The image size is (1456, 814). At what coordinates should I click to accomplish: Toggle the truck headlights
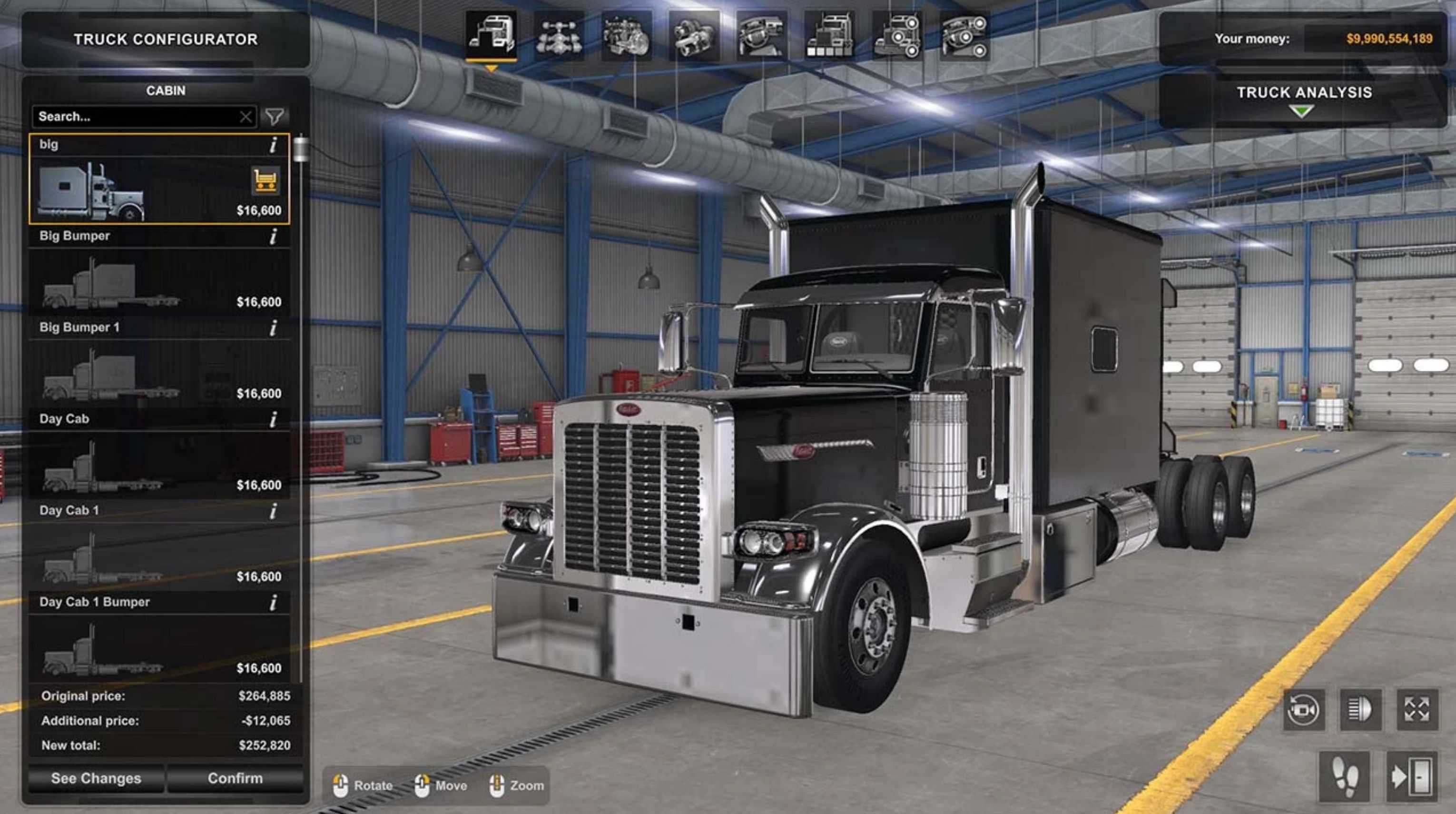point(1360,709)
